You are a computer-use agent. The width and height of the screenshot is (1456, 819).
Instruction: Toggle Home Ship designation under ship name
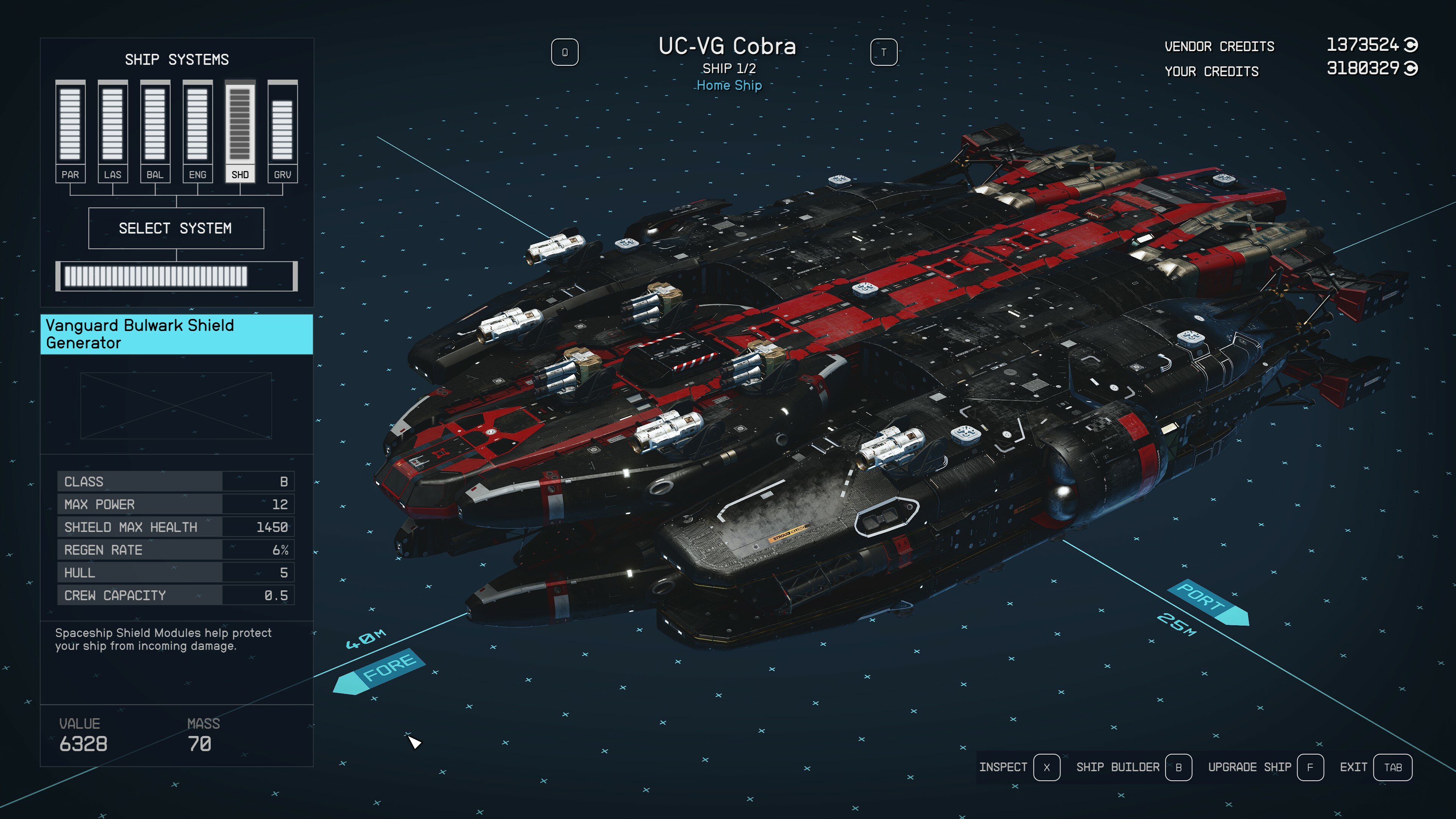coord(729,86)
